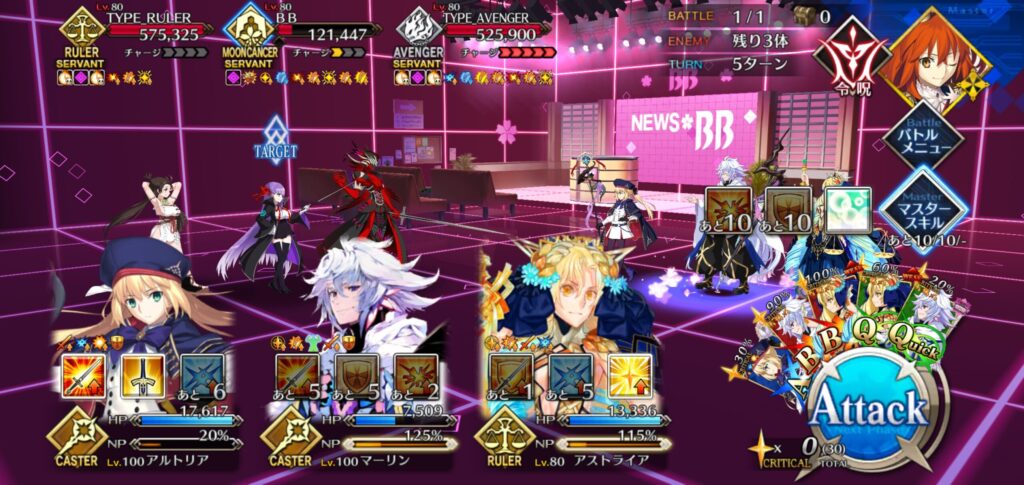Select Merlin's sword skill with 5-turn cooldown
The height and width of the screenshot is (485, 1024).
coord(296,379)
